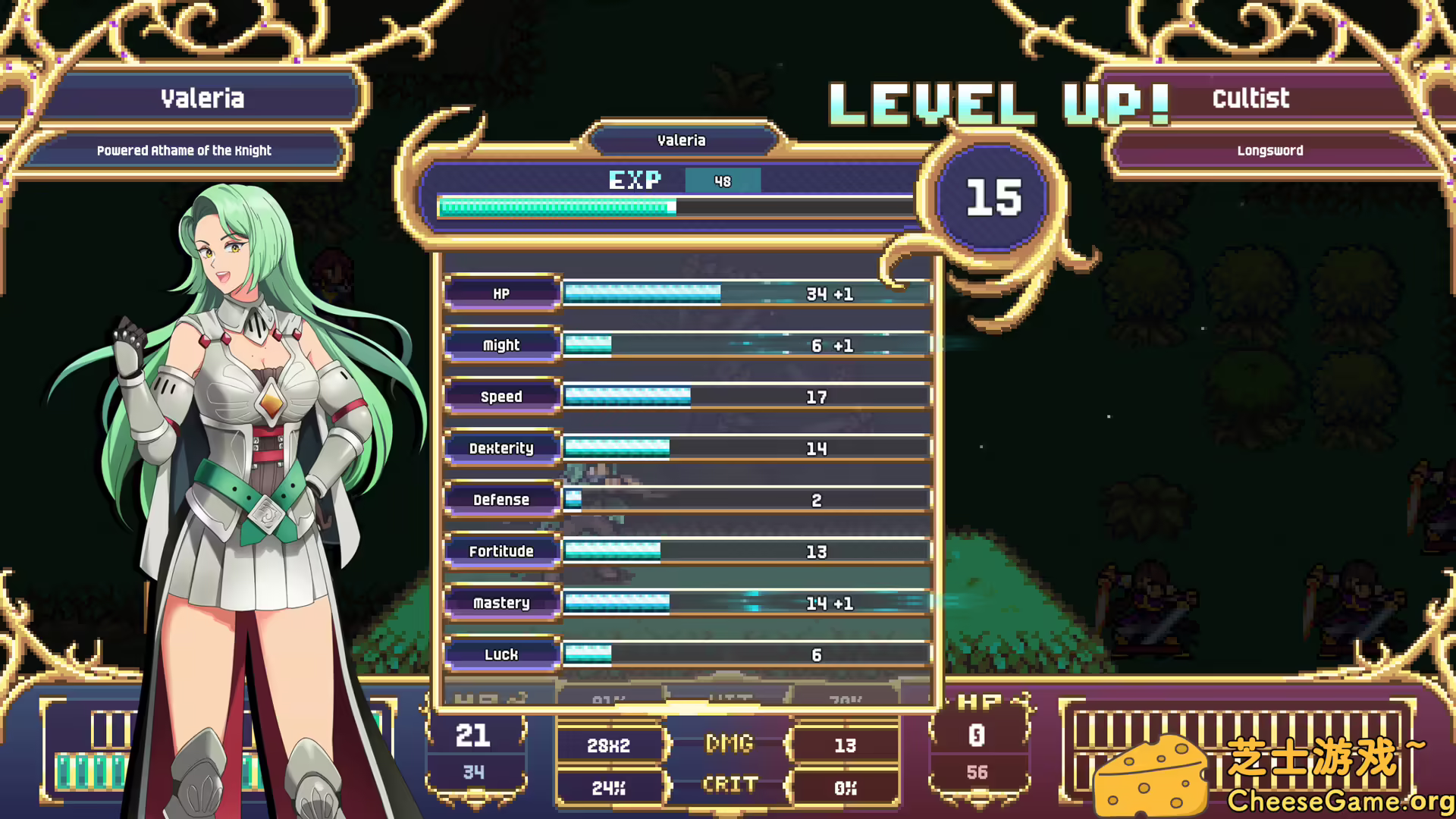Click the Might stat emblem
This screenshot has height=819, width=1456.
pos(501,345)
